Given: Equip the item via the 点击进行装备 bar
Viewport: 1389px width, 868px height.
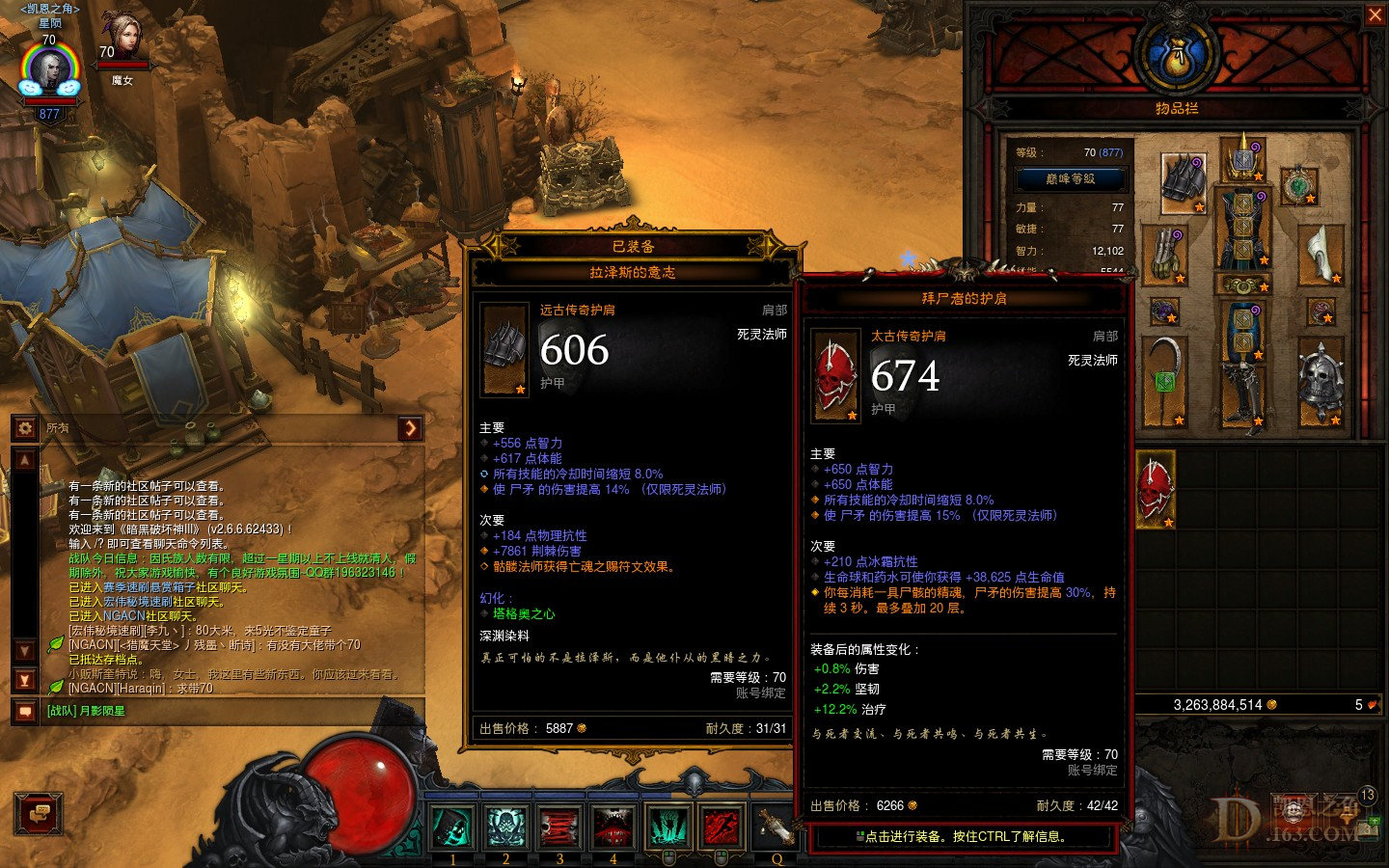Looking at the screenshot, I should point(962,838).
